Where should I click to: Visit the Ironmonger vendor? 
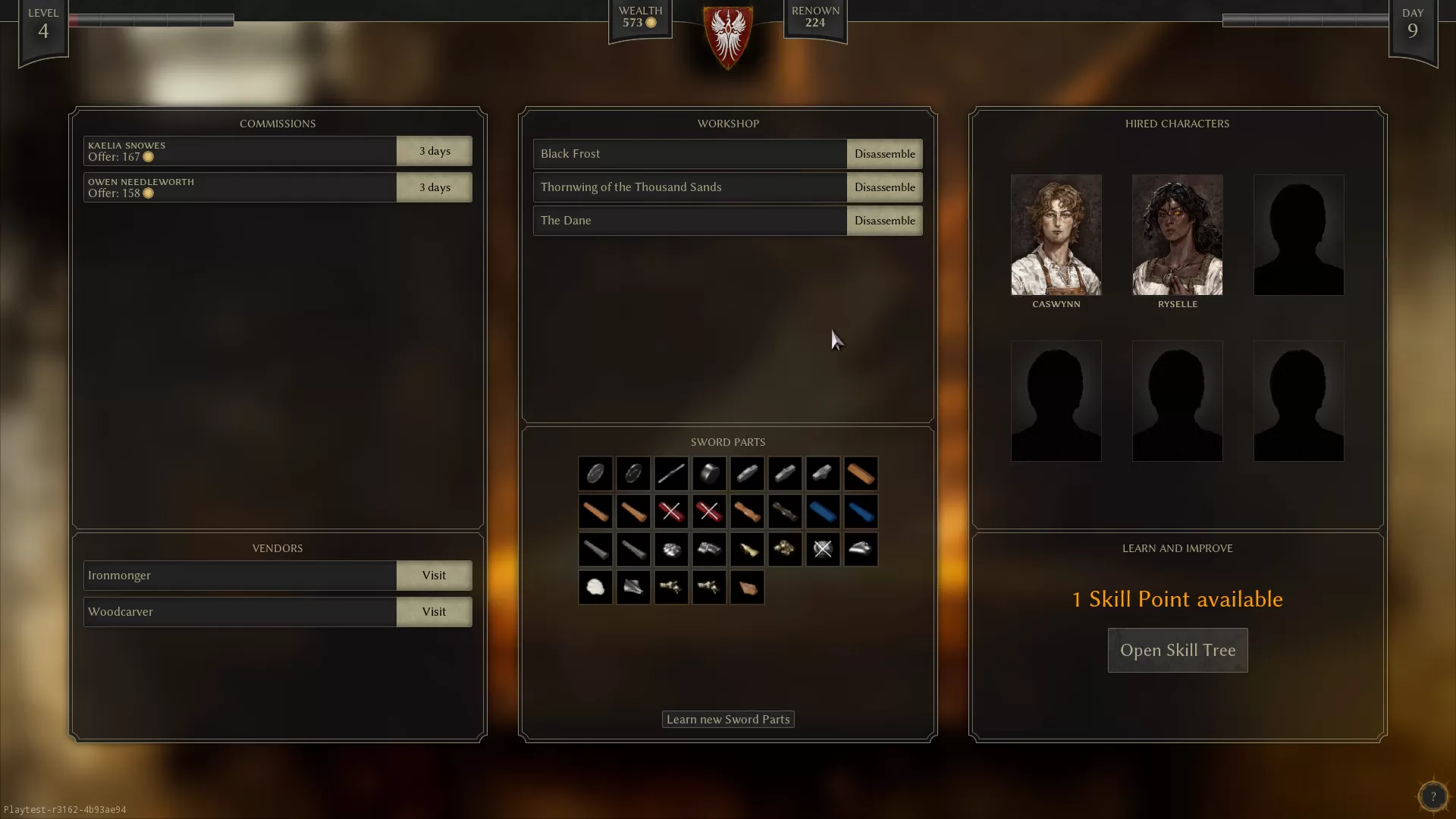[x=434, y=575]
